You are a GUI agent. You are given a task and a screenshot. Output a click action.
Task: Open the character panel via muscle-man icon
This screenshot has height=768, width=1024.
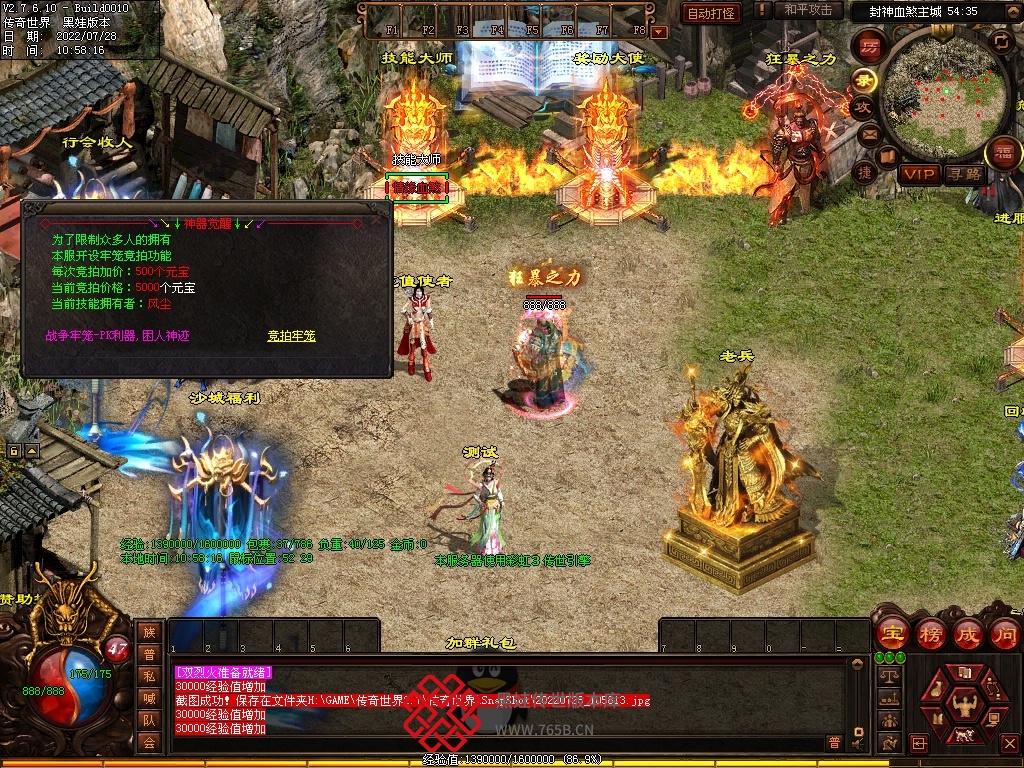(965, 706)
